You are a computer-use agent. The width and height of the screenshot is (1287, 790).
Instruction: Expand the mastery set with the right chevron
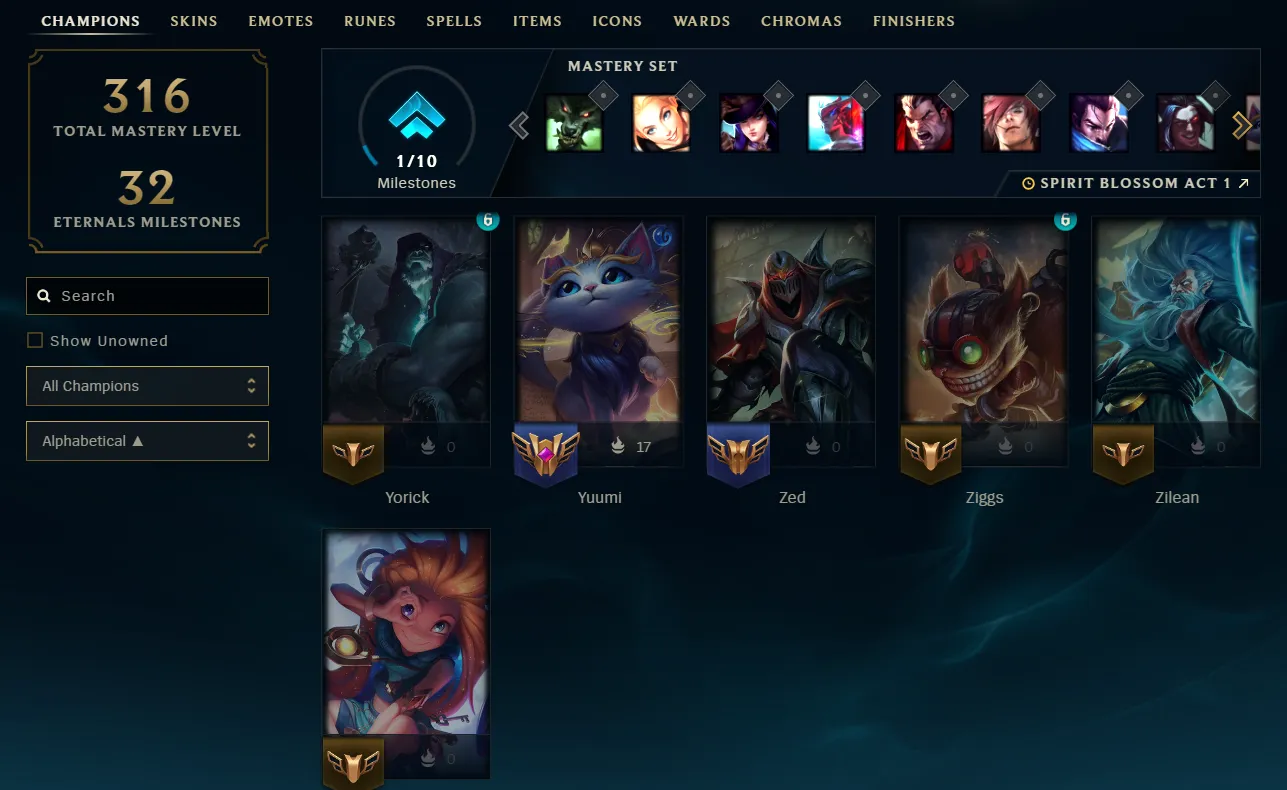(x=1243, y=124)
